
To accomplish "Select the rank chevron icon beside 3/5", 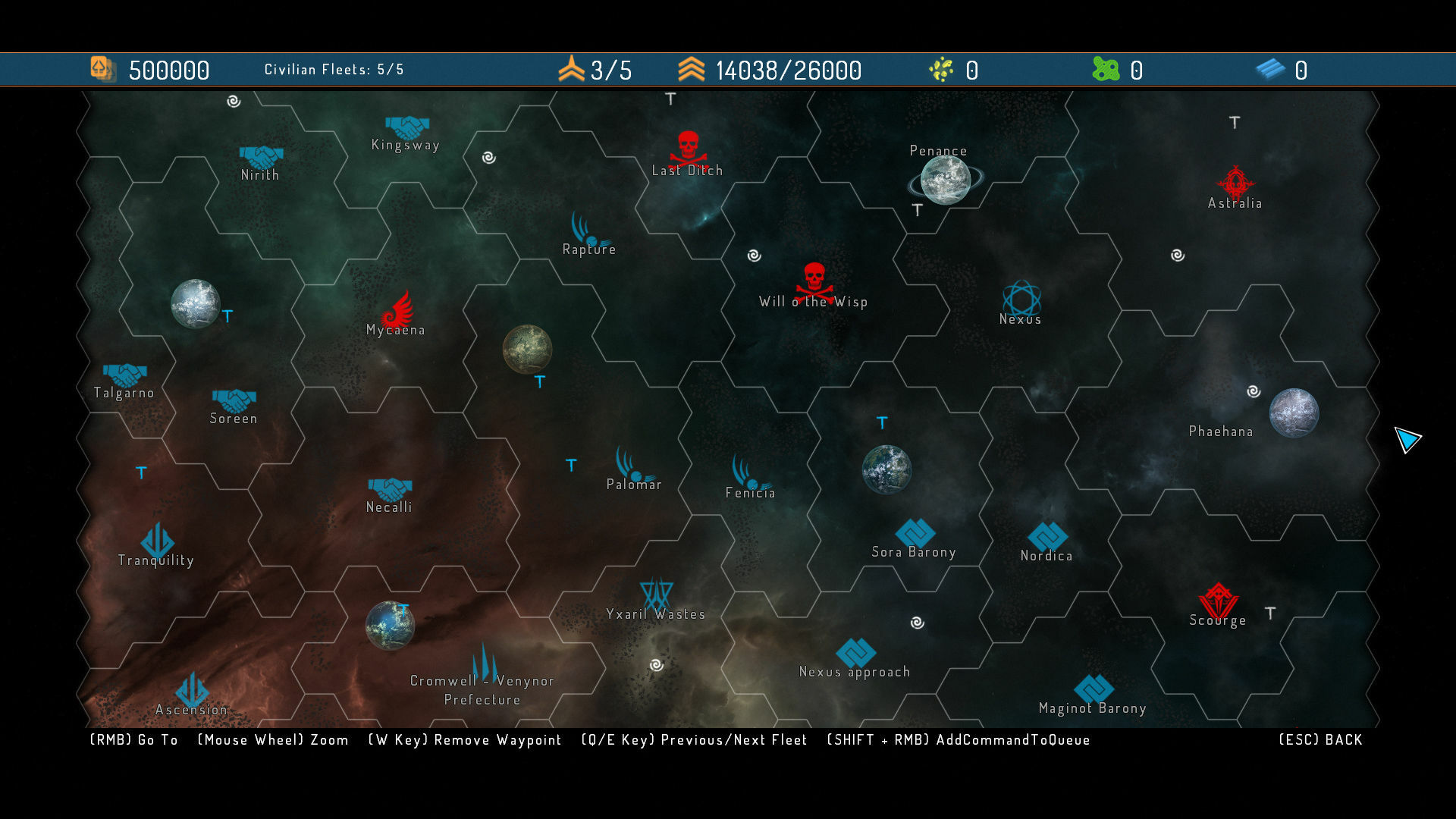I will point(573,70).
